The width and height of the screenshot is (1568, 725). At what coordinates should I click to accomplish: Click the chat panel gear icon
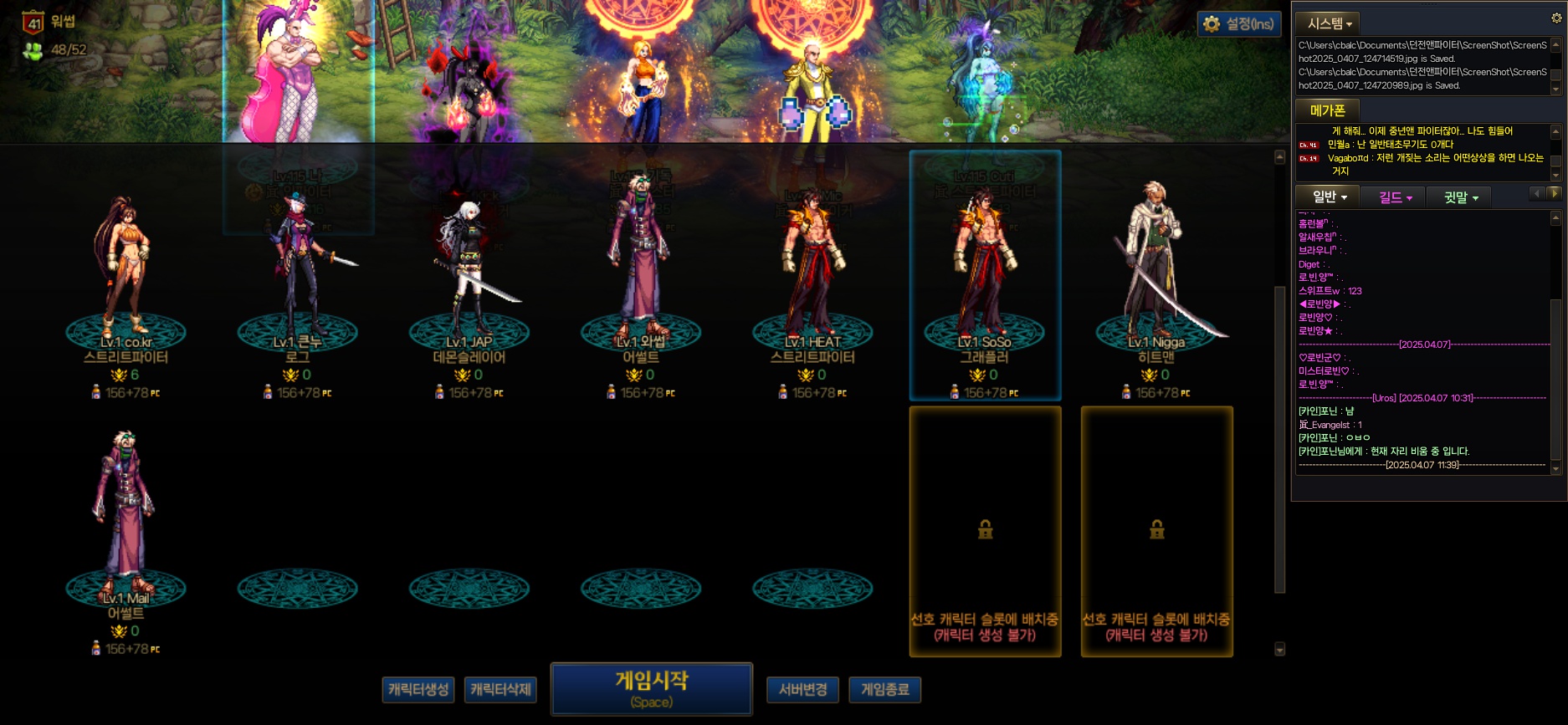pyautogui.click(x=1556, y=18)
